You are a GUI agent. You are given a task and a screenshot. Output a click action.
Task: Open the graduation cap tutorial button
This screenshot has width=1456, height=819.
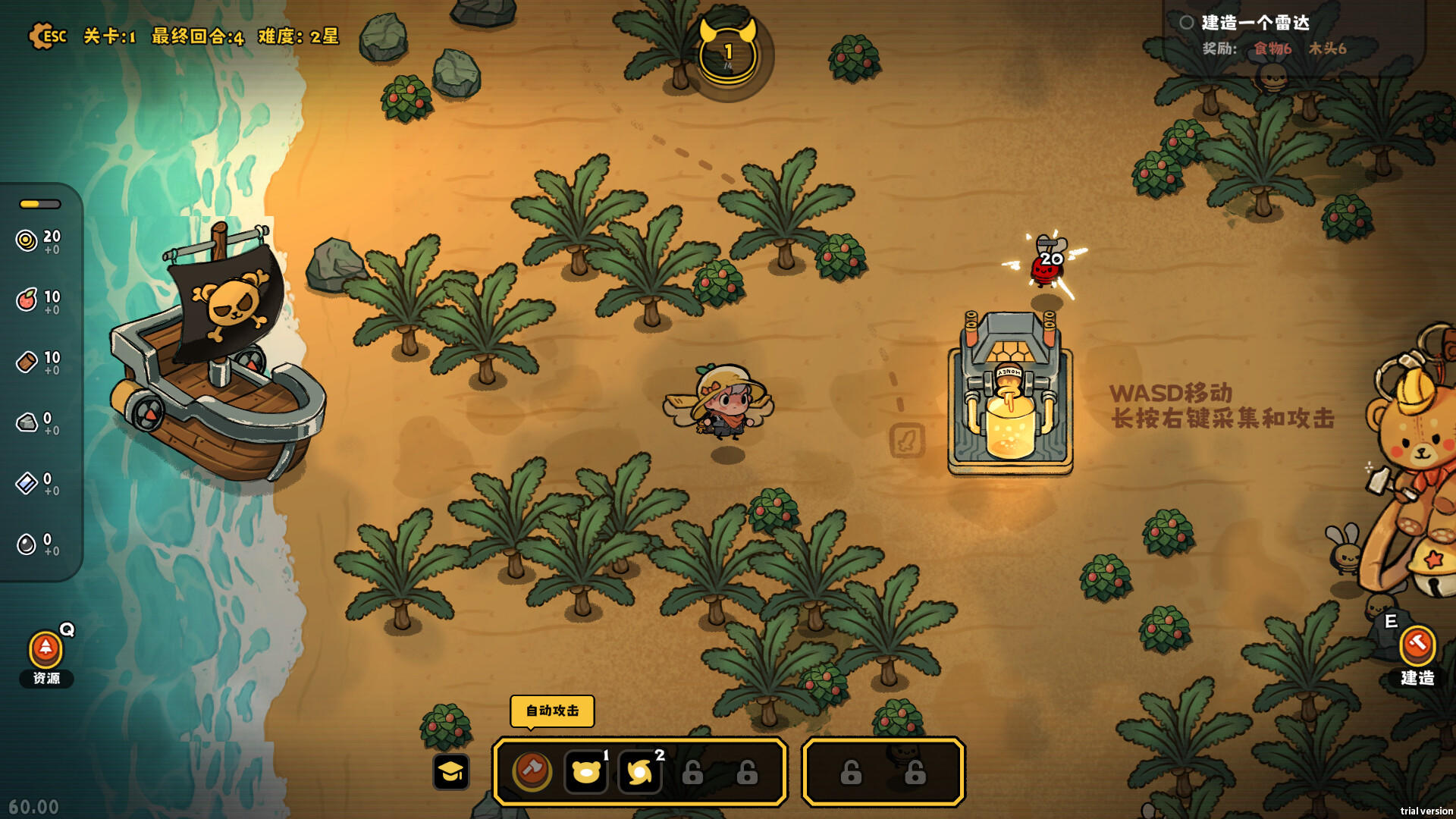coord(451,772)
